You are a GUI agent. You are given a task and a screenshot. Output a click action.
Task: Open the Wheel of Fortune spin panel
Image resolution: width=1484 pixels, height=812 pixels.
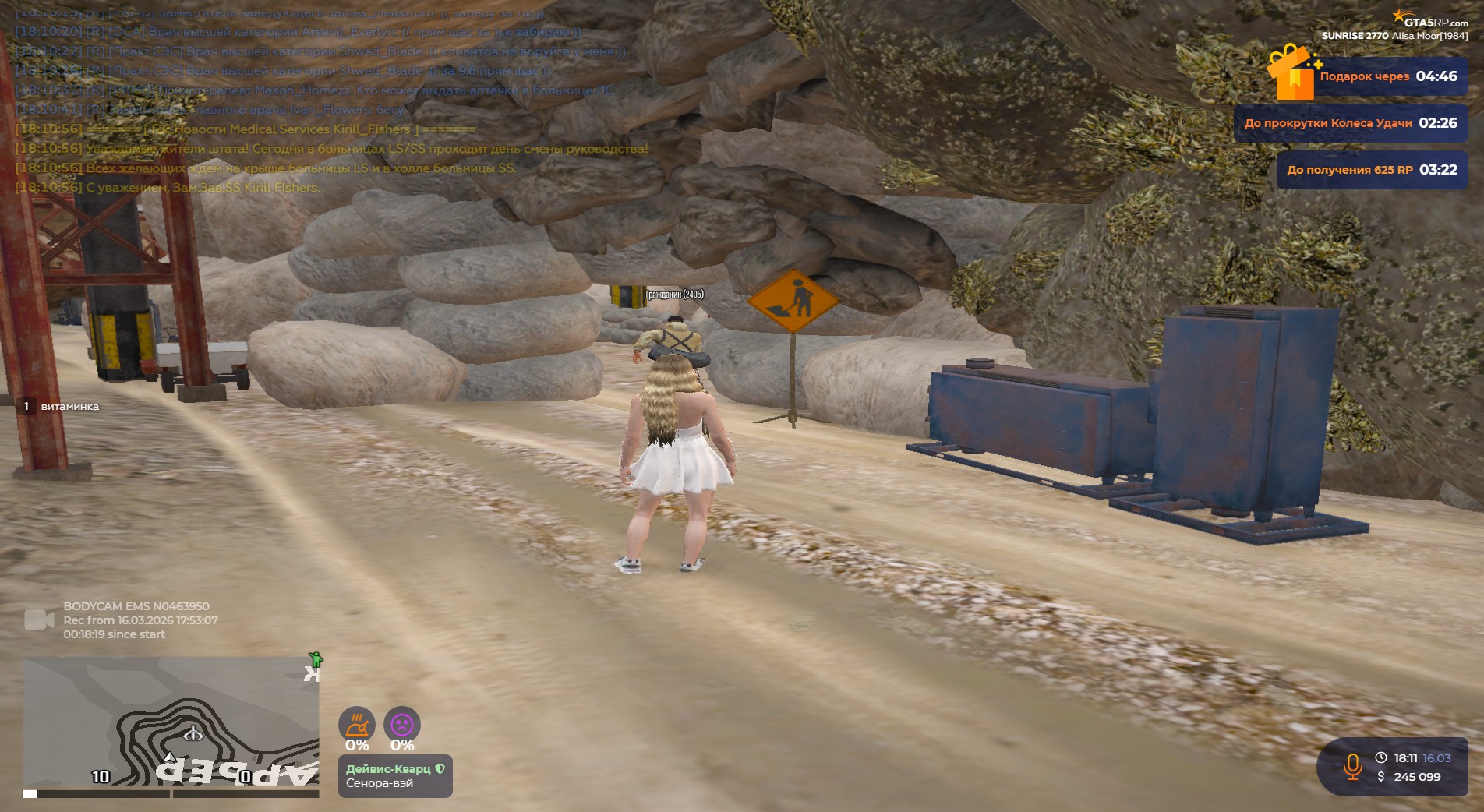pos(1350,123)
